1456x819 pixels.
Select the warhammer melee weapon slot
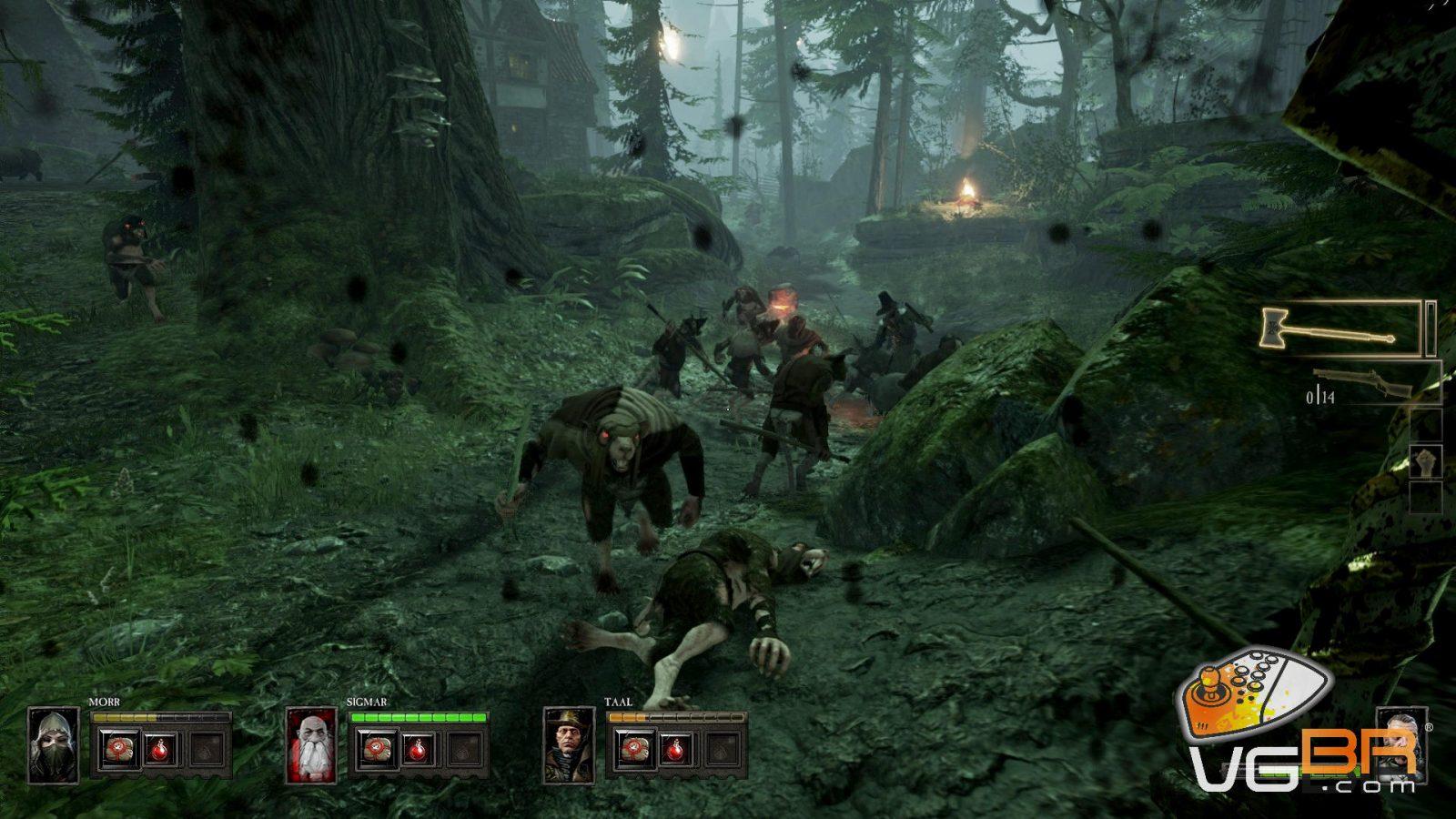point(1340,329)
